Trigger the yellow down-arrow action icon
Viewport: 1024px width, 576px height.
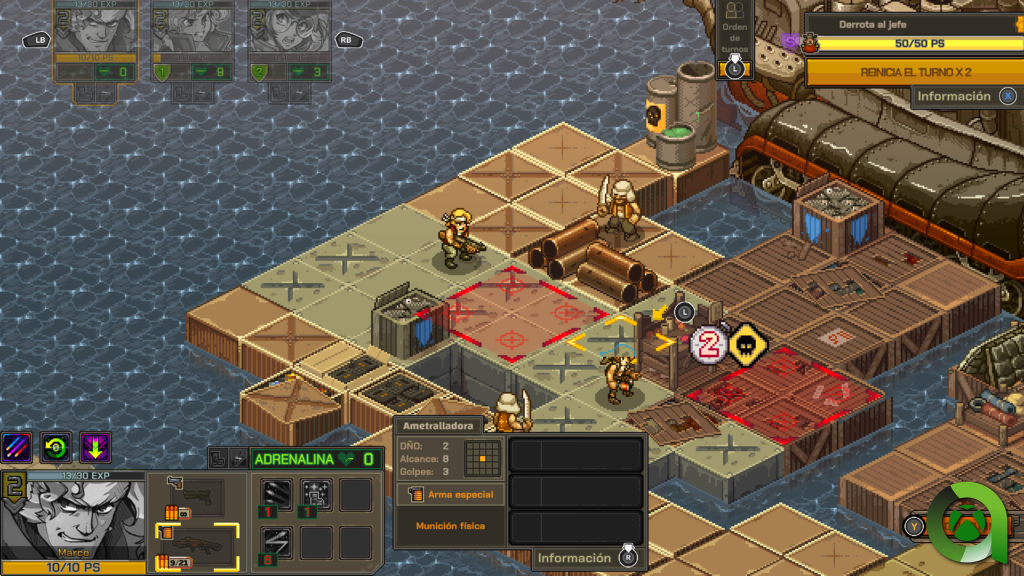pos(96,447)
